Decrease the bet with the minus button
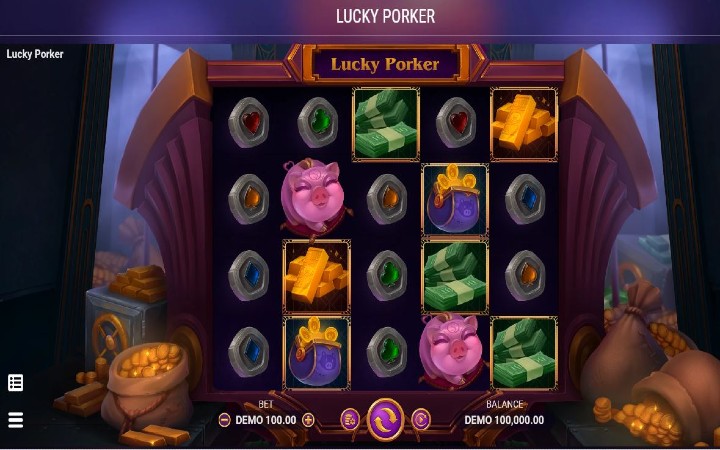 224,420
